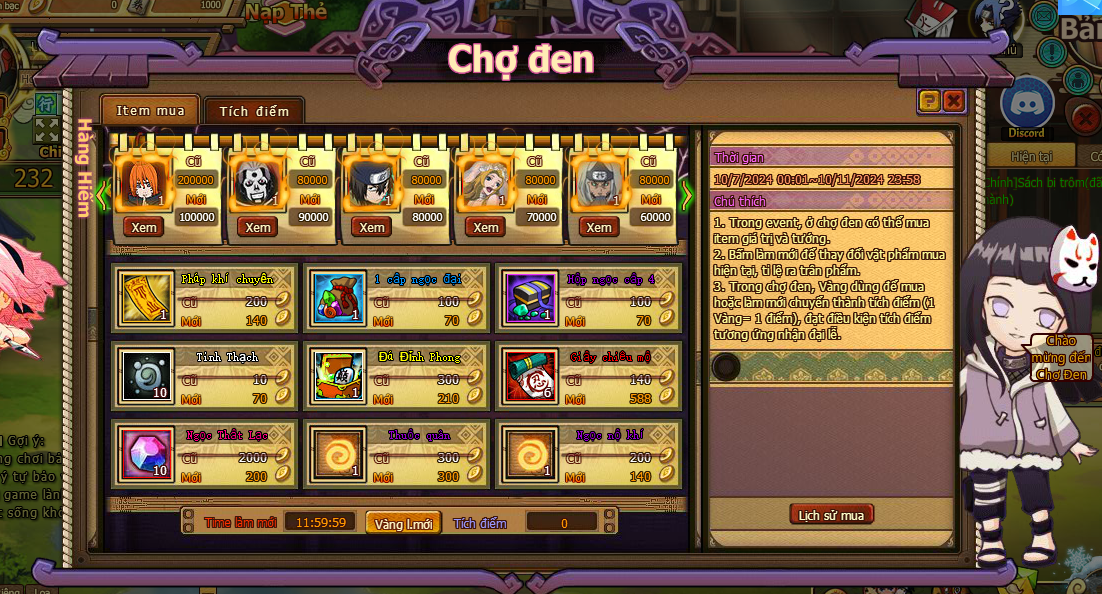Buy the Giấy chiến mộ scroll
1102x594 pixels.
click(x=527, y=375)
